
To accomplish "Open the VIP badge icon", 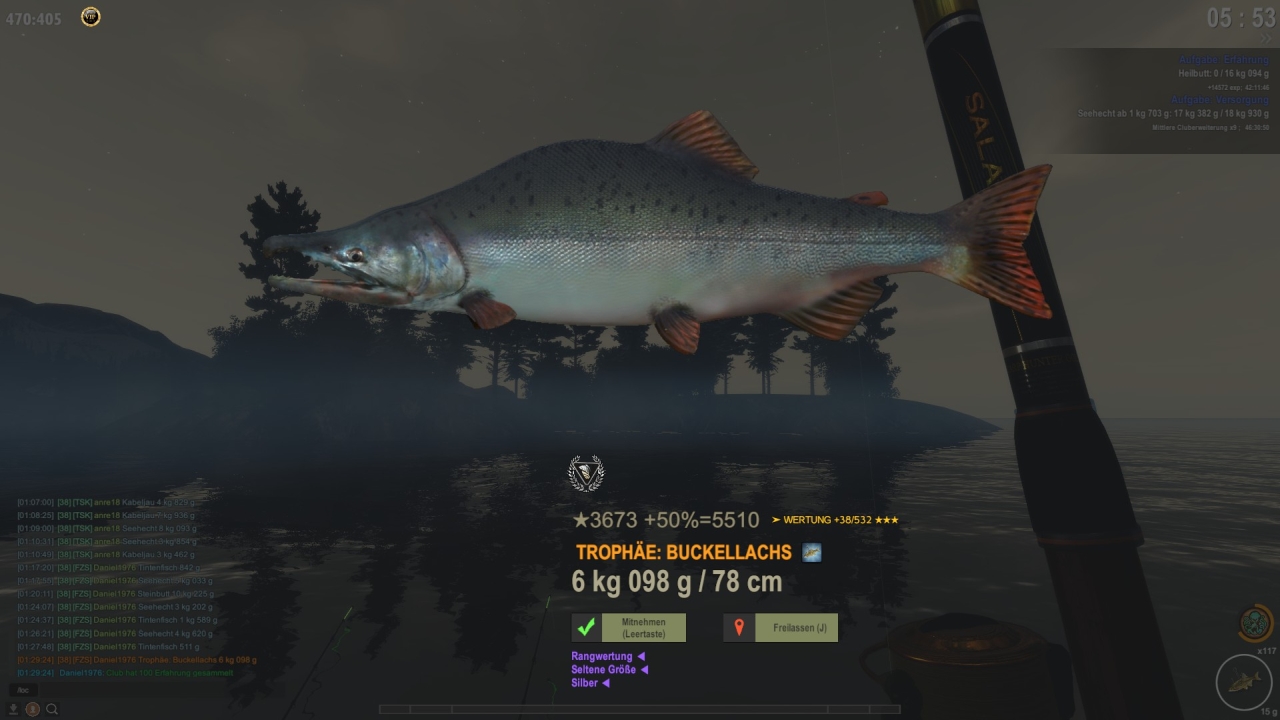I will pos(91,16).
